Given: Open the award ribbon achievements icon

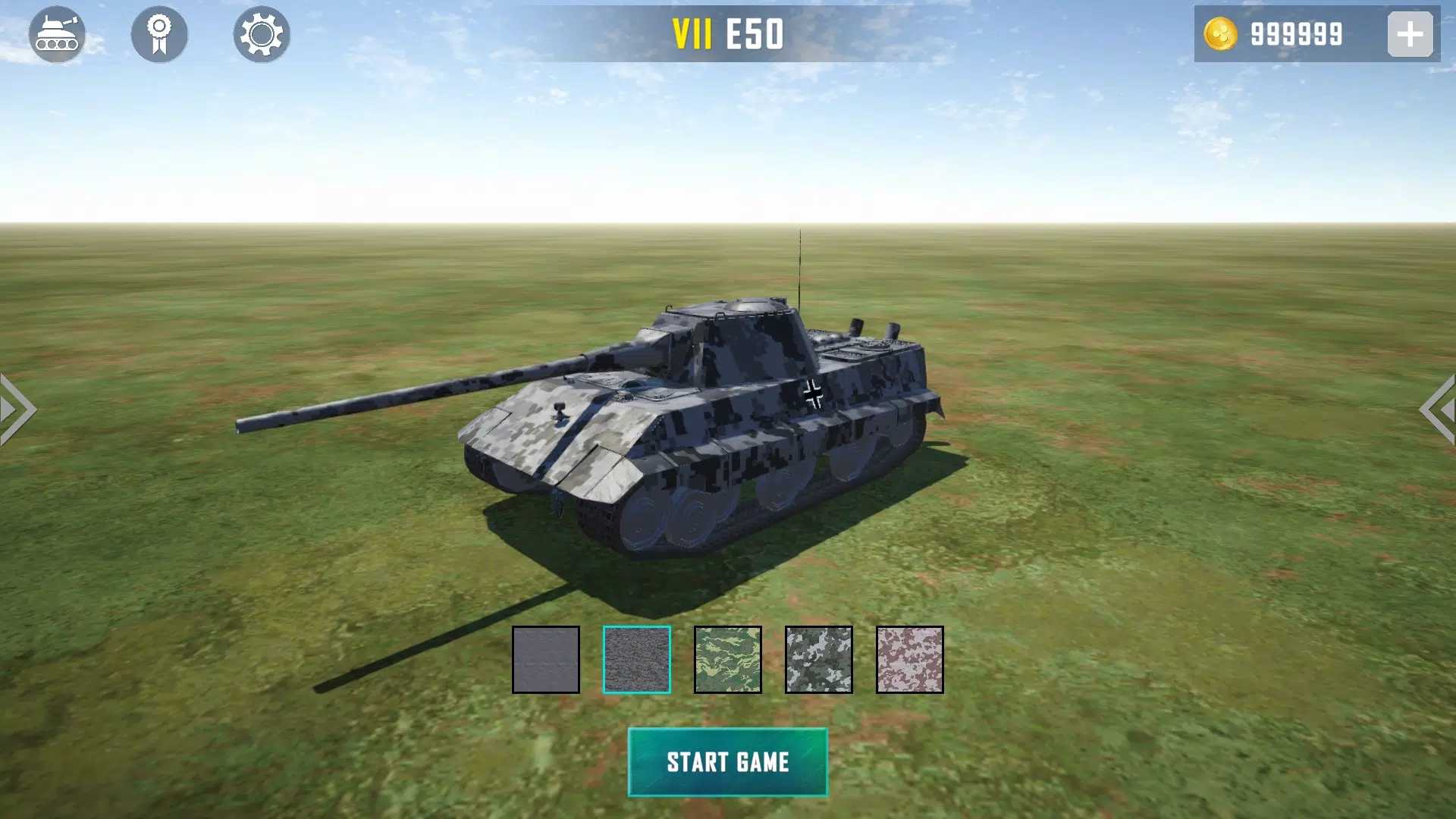Looking at the screenshot, I should 159,34.
